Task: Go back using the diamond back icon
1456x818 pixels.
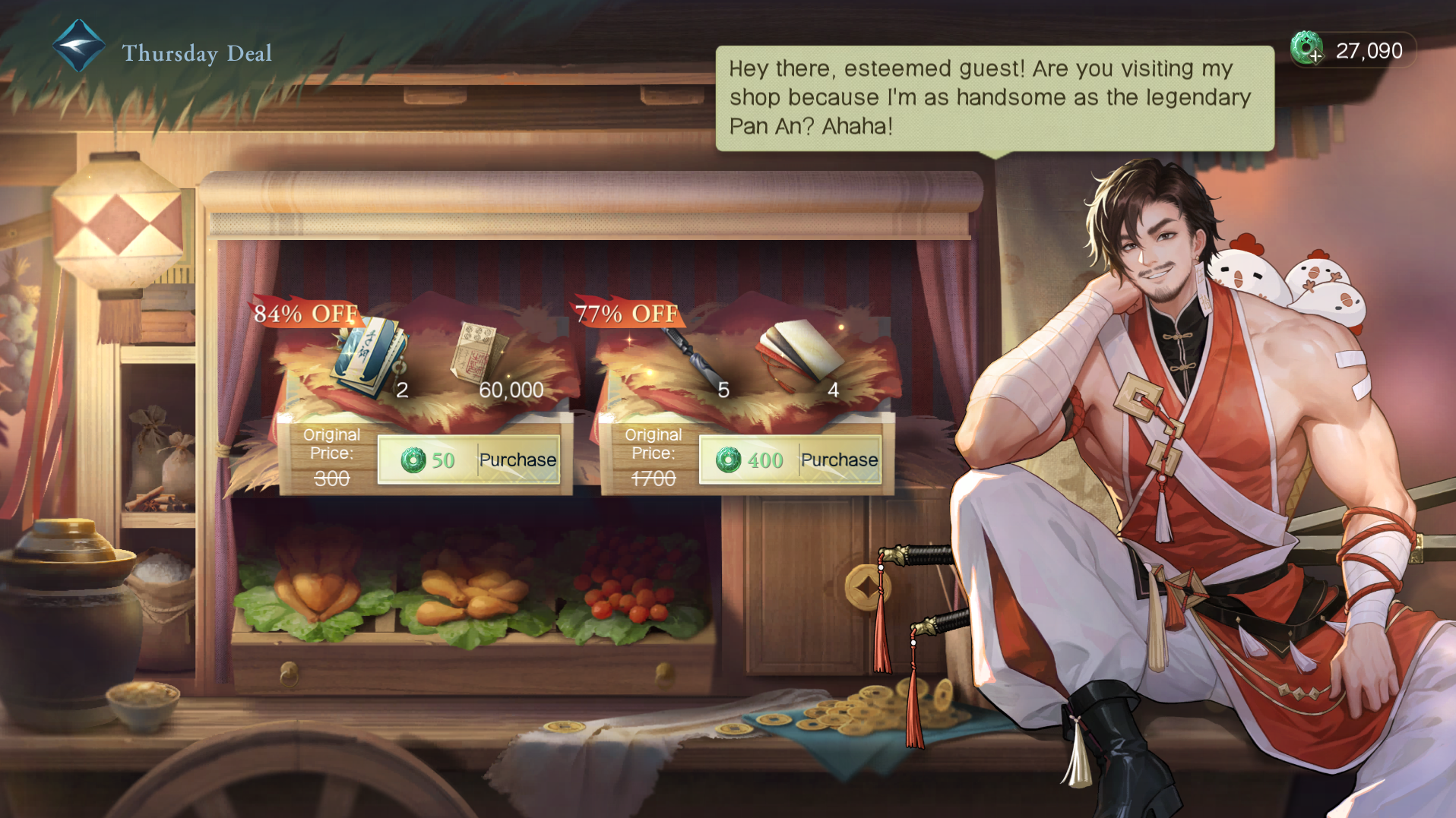Action: (78, 46)
